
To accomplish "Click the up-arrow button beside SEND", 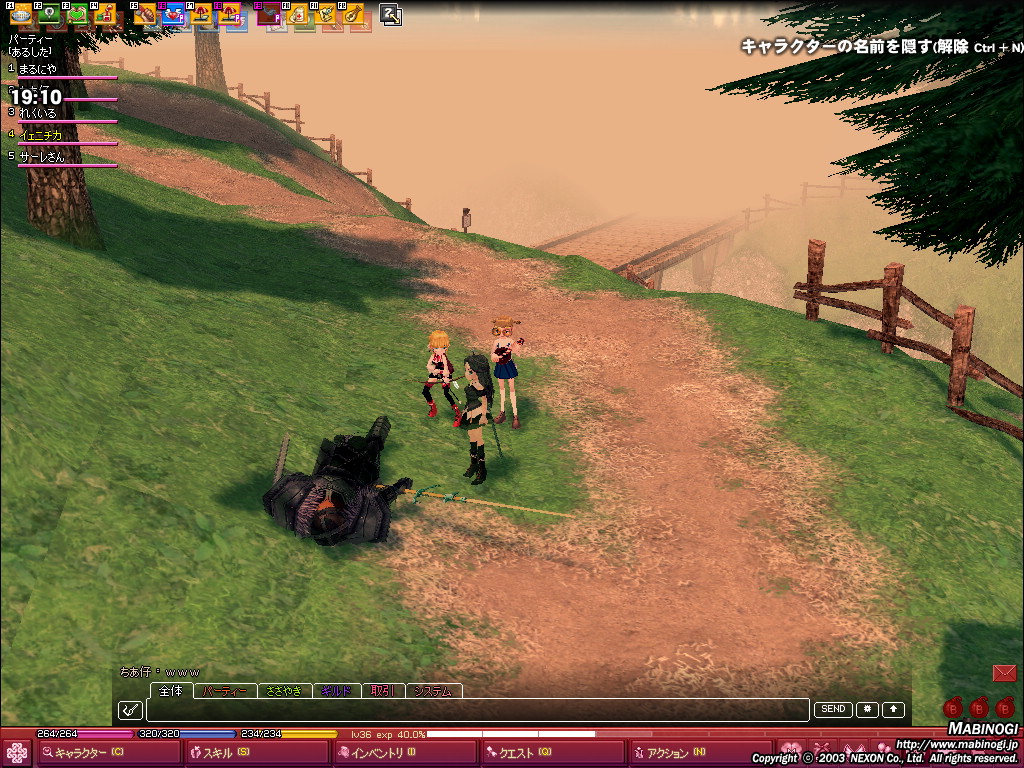I will (893, 710).
